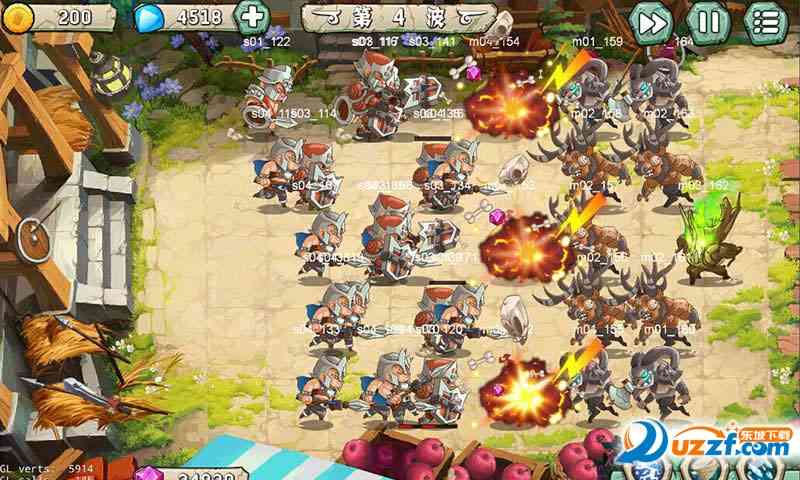Pause the battle

[x=709, y=22]
